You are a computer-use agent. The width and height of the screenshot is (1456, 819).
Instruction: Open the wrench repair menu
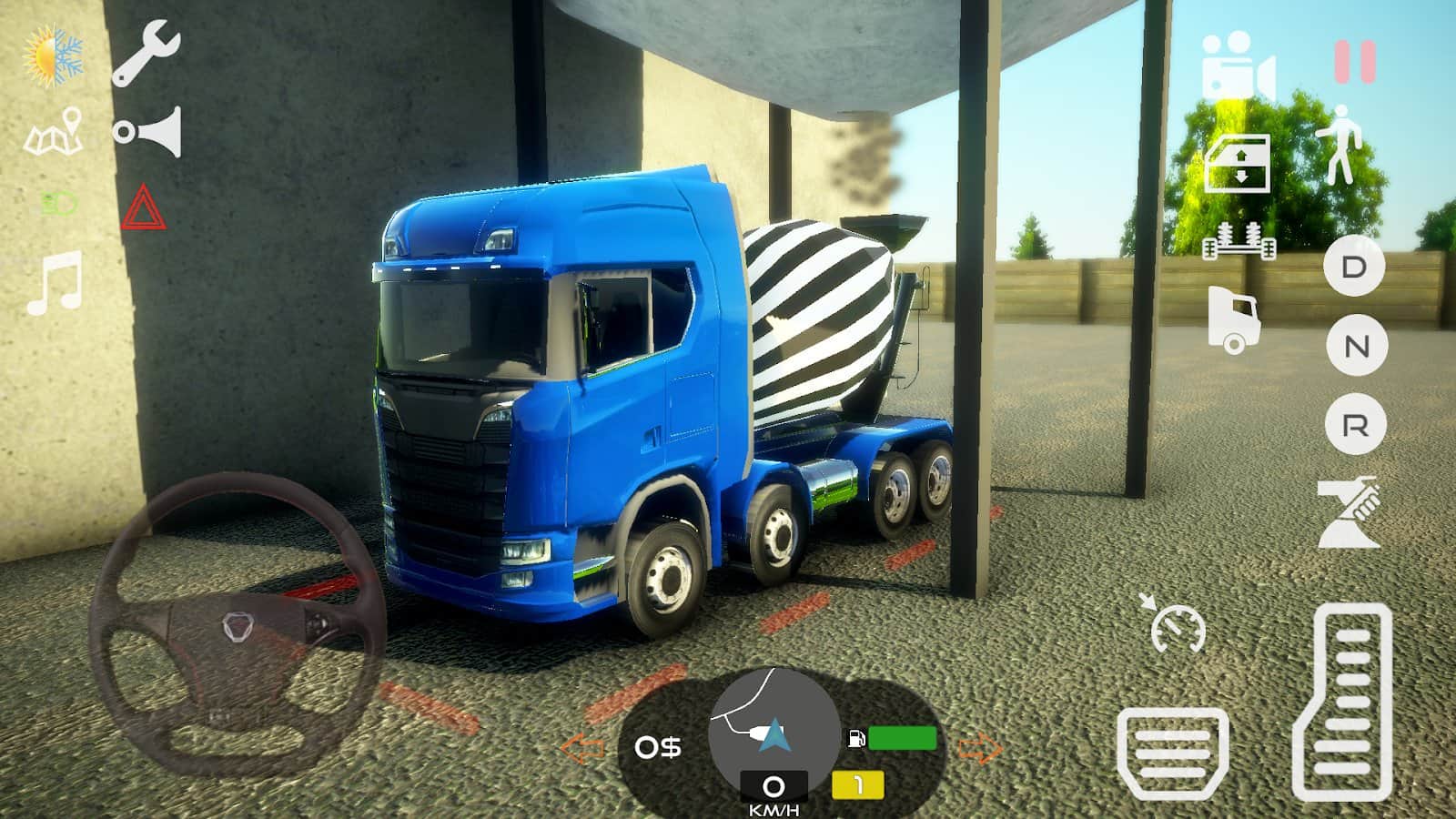tap(146, 55)
